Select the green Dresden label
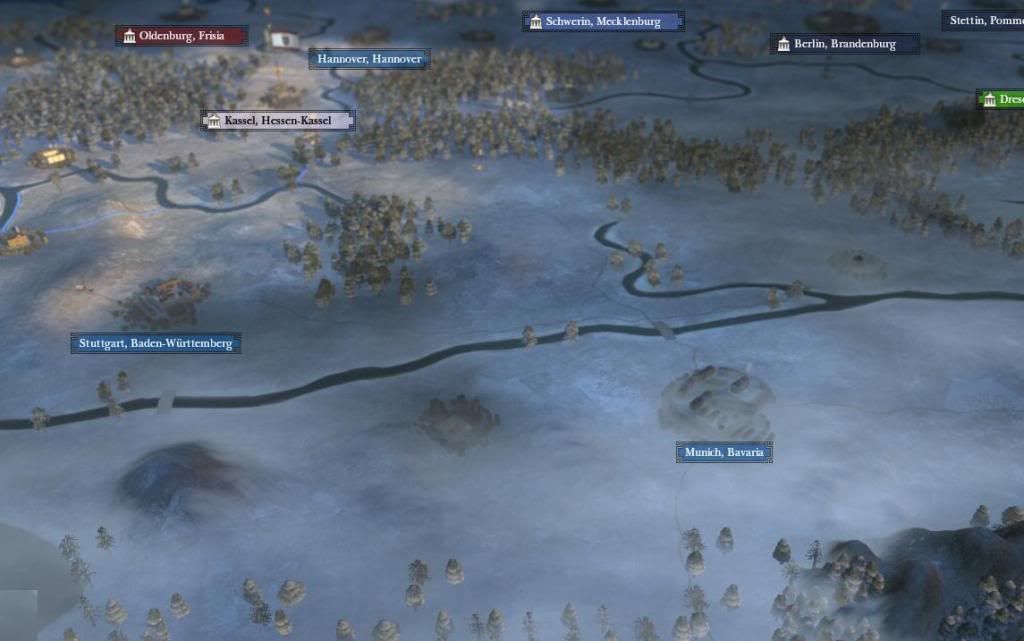Screen dimensions: 1024x641 [1001, 99]
